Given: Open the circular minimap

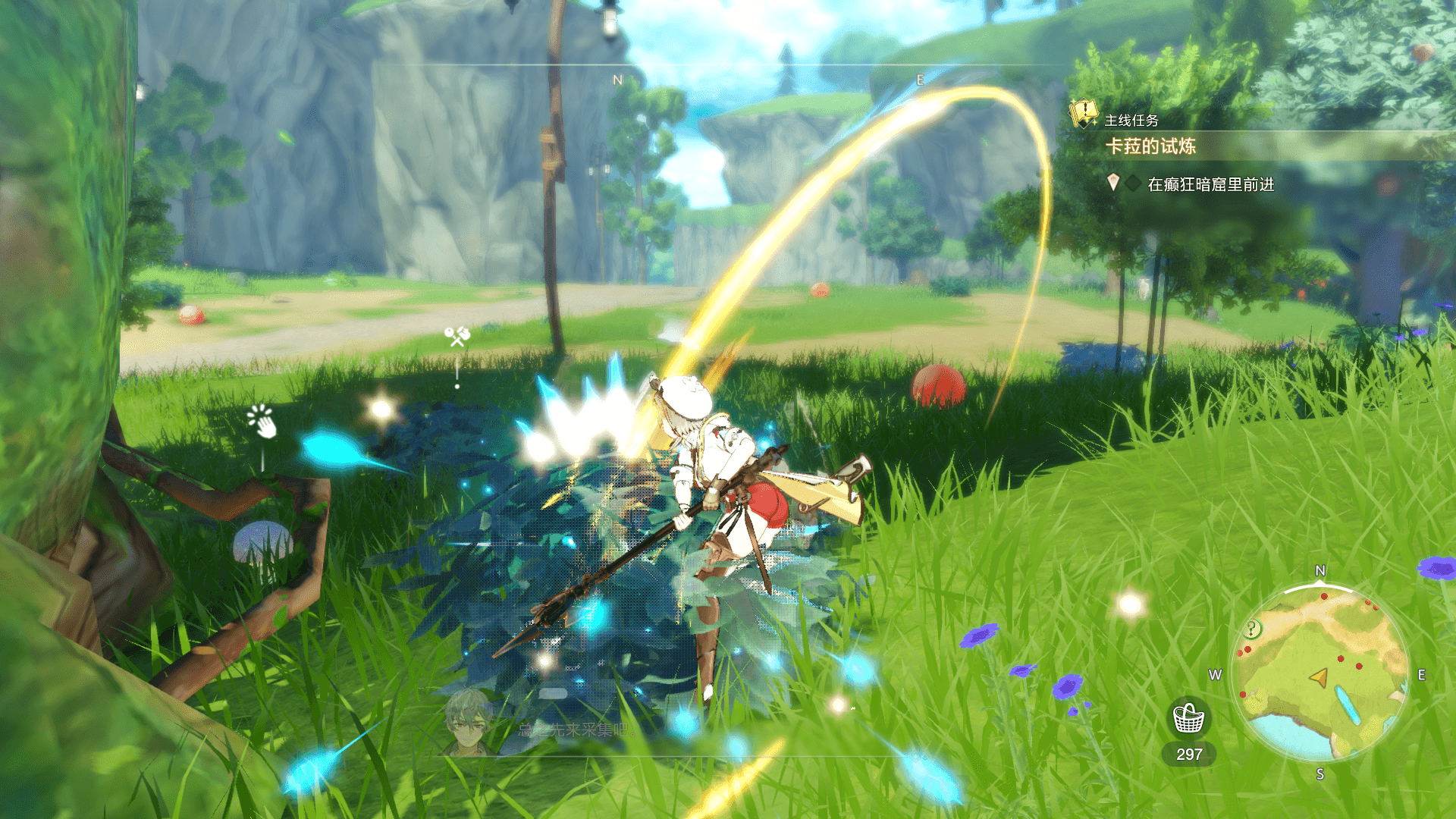Looking at the screenshot, I should point(1320,673).
